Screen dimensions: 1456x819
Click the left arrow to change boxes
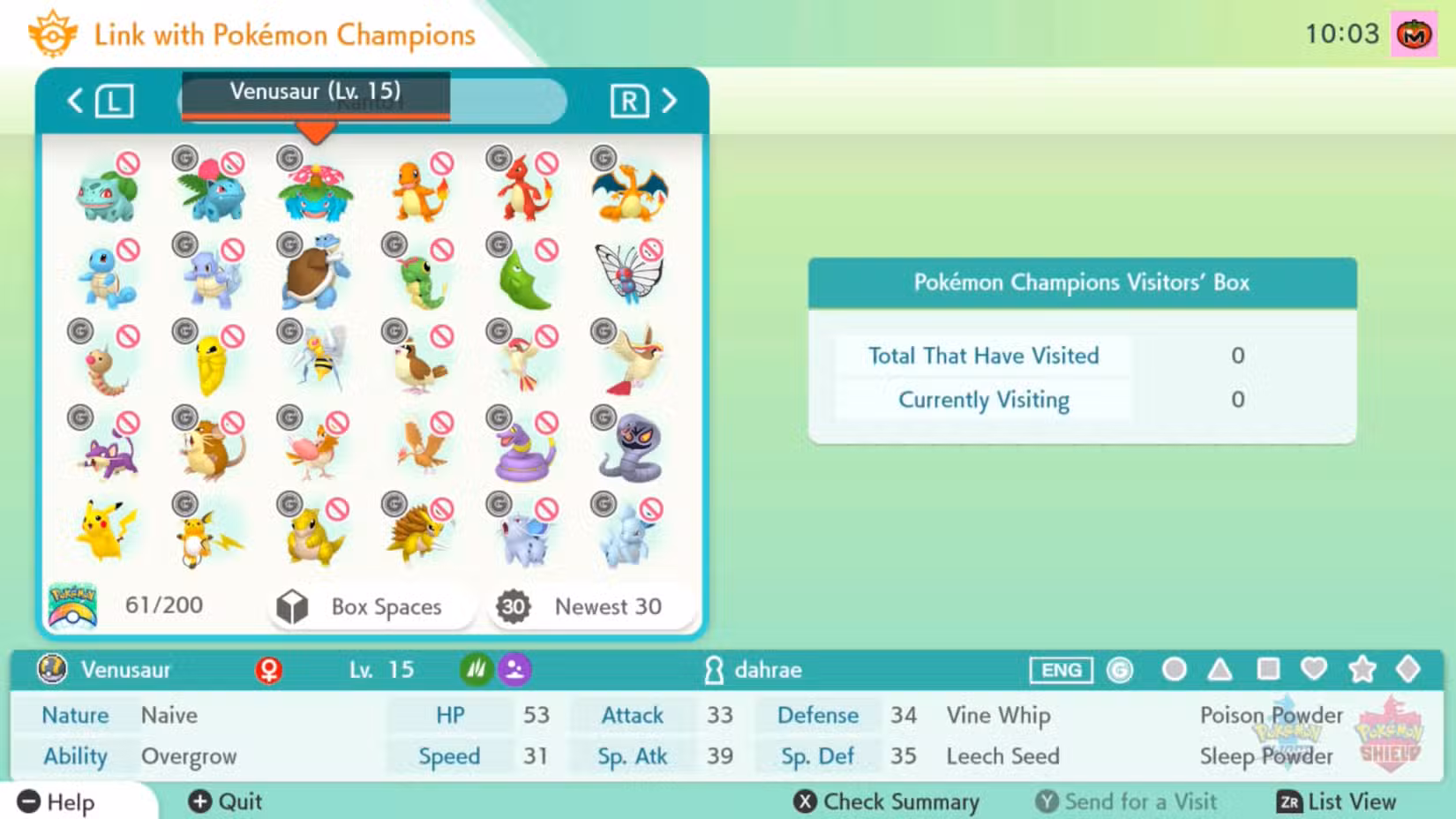[75, 101]
